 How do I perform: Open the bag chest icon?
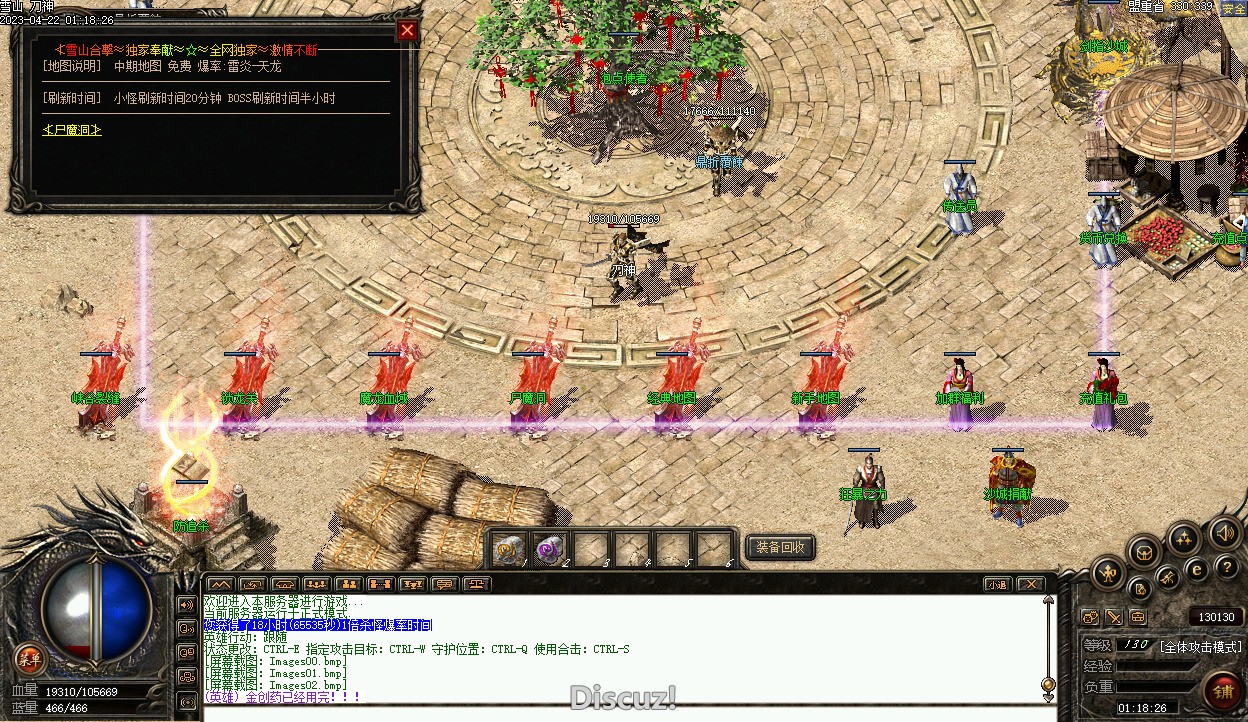pos(1144,551)
